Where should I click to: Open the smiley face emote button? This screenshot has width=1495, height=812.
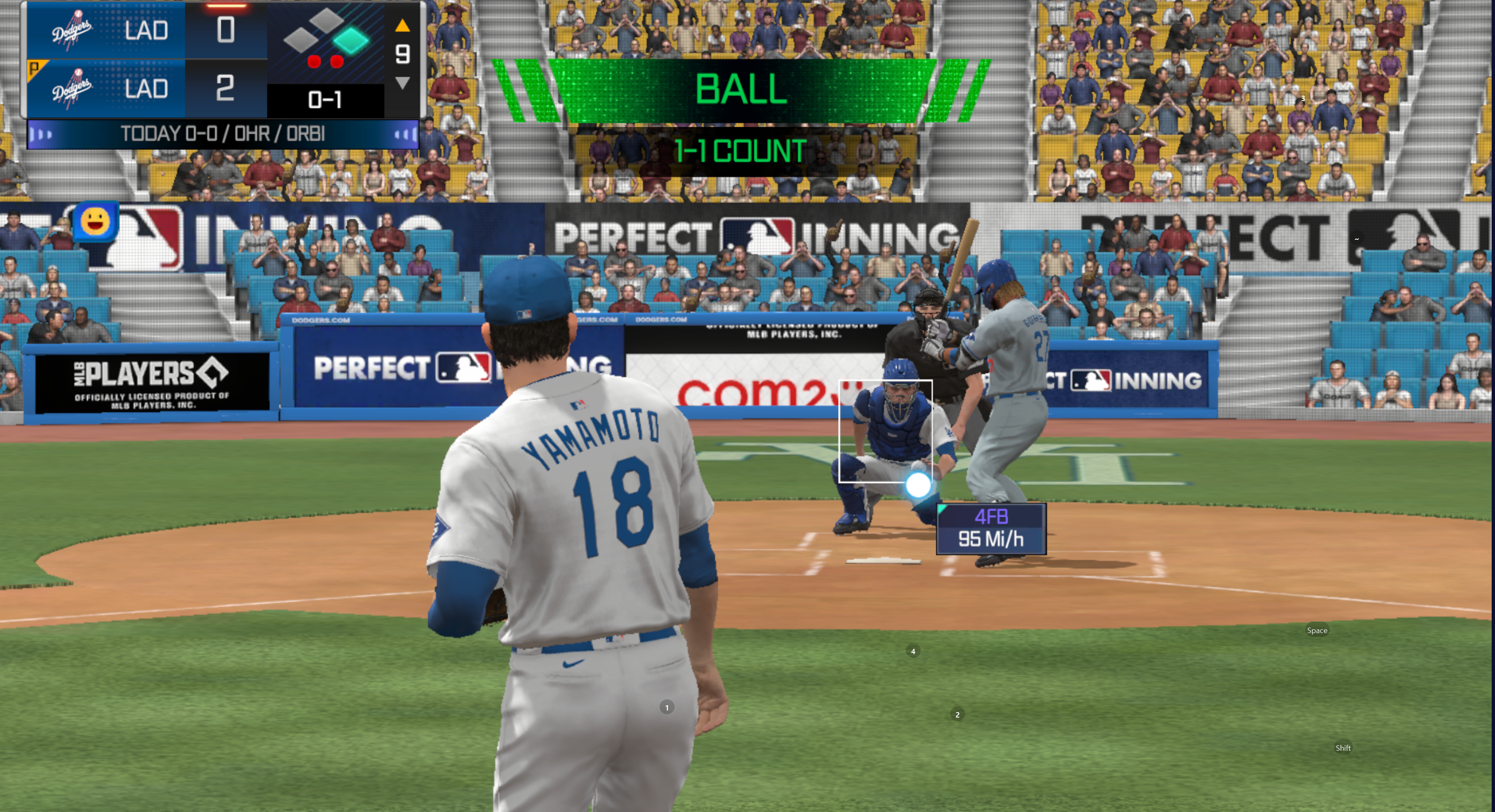pos(96,221)
